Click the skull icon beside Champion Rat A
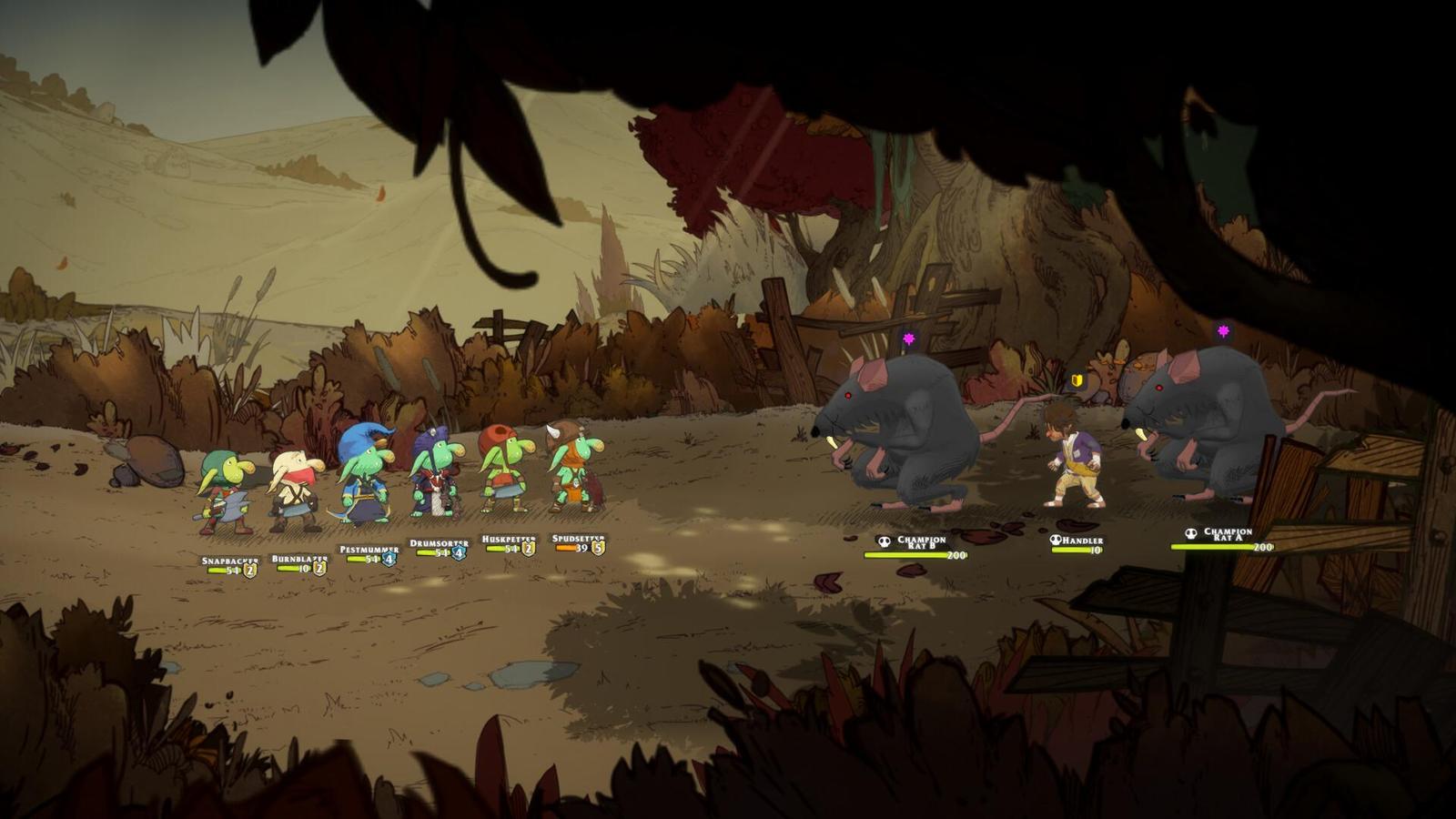1456x819 pixels. click(x=1191, y=533)
